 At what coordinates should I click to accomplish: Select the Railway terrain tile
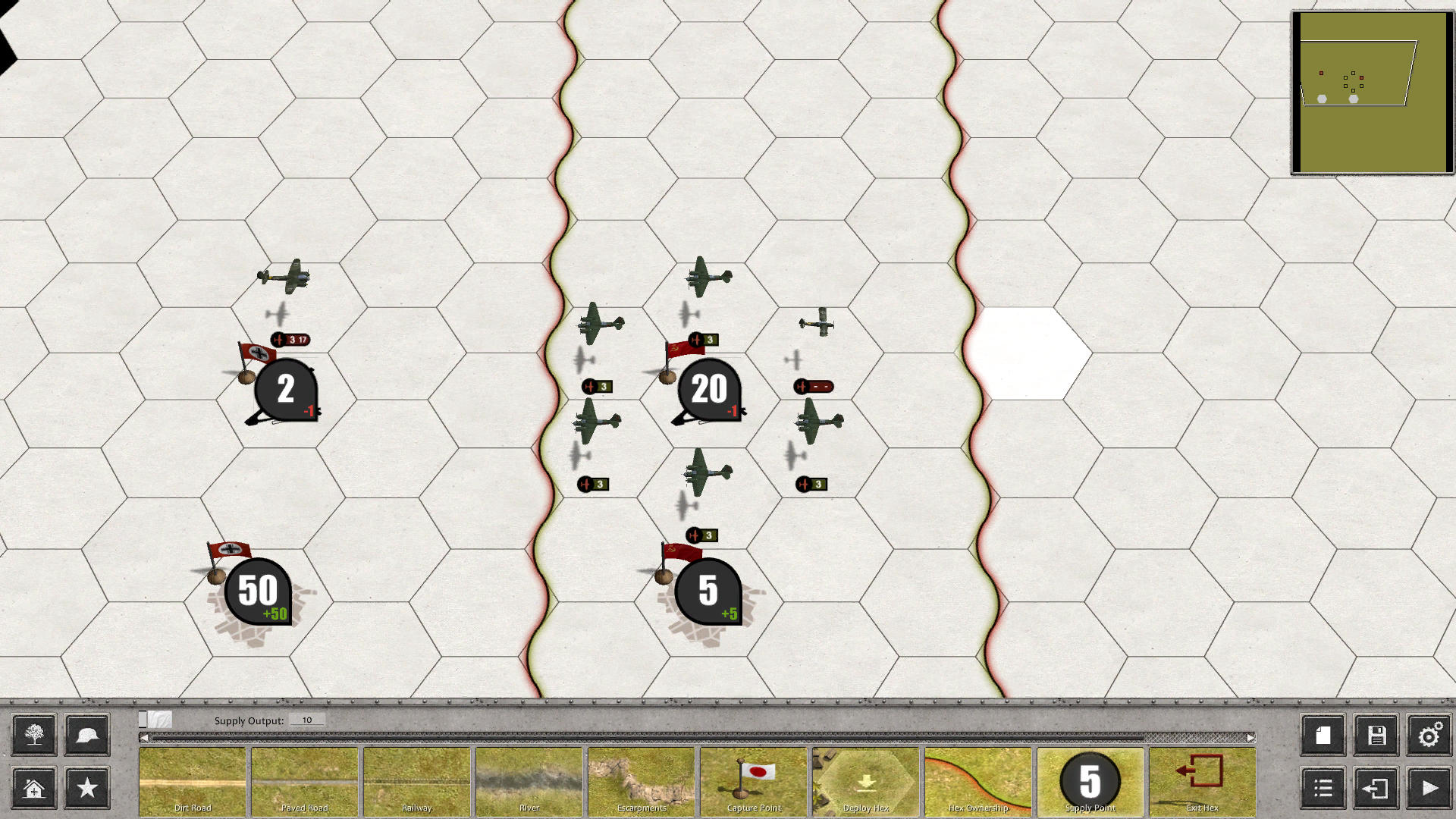coord(416,781)
